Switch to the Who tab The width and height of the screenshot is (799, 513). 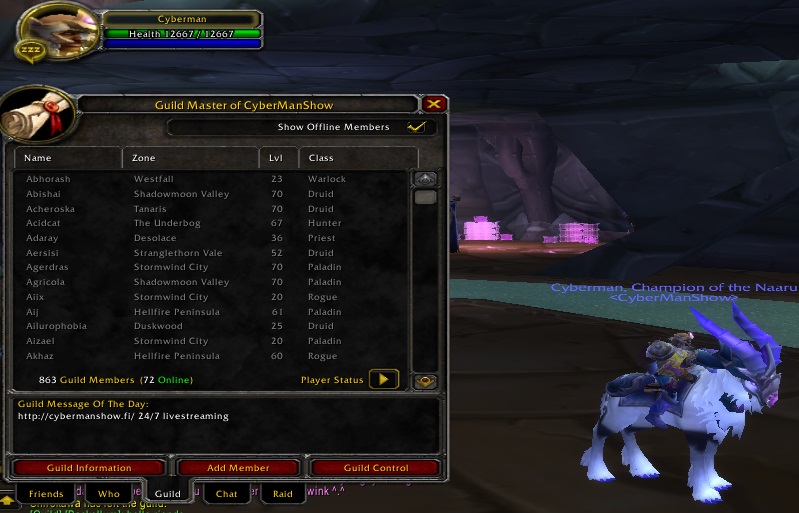click(x=109, y=494)
